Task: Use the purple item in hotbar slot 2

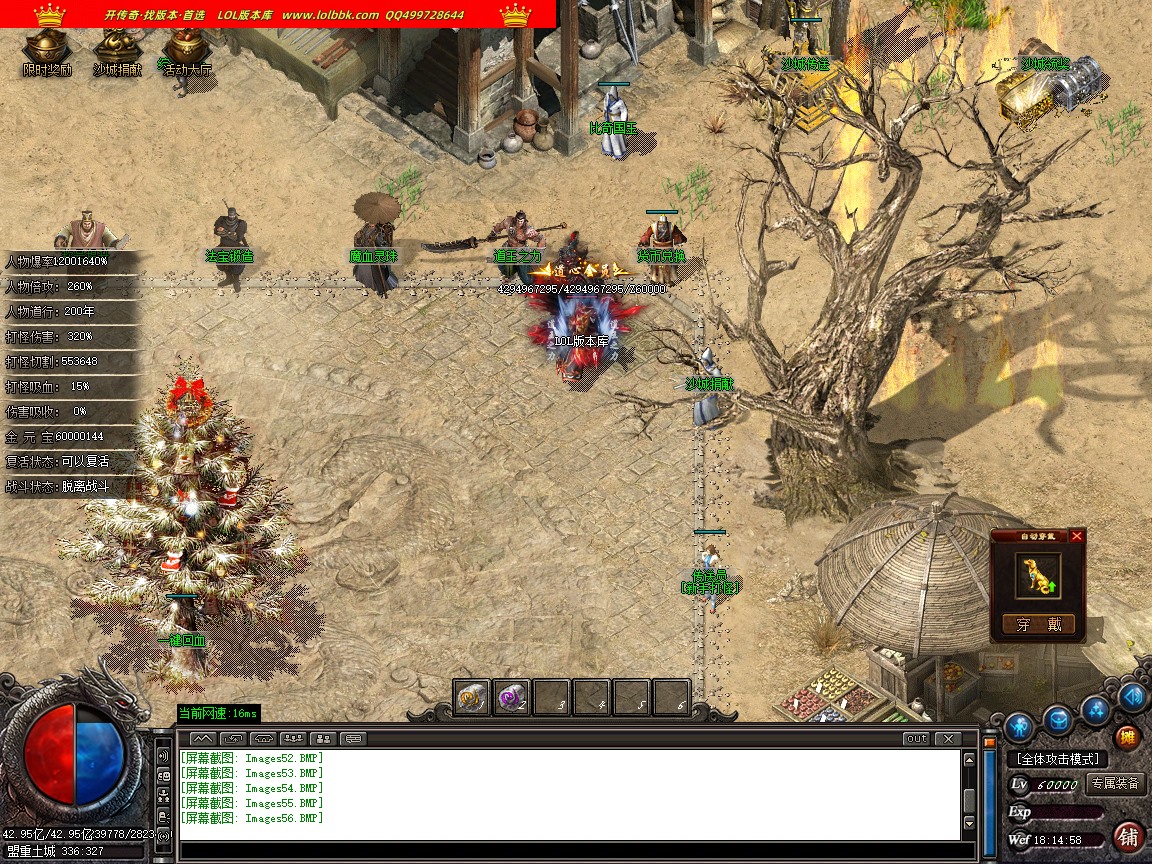Action: [511, 696]
